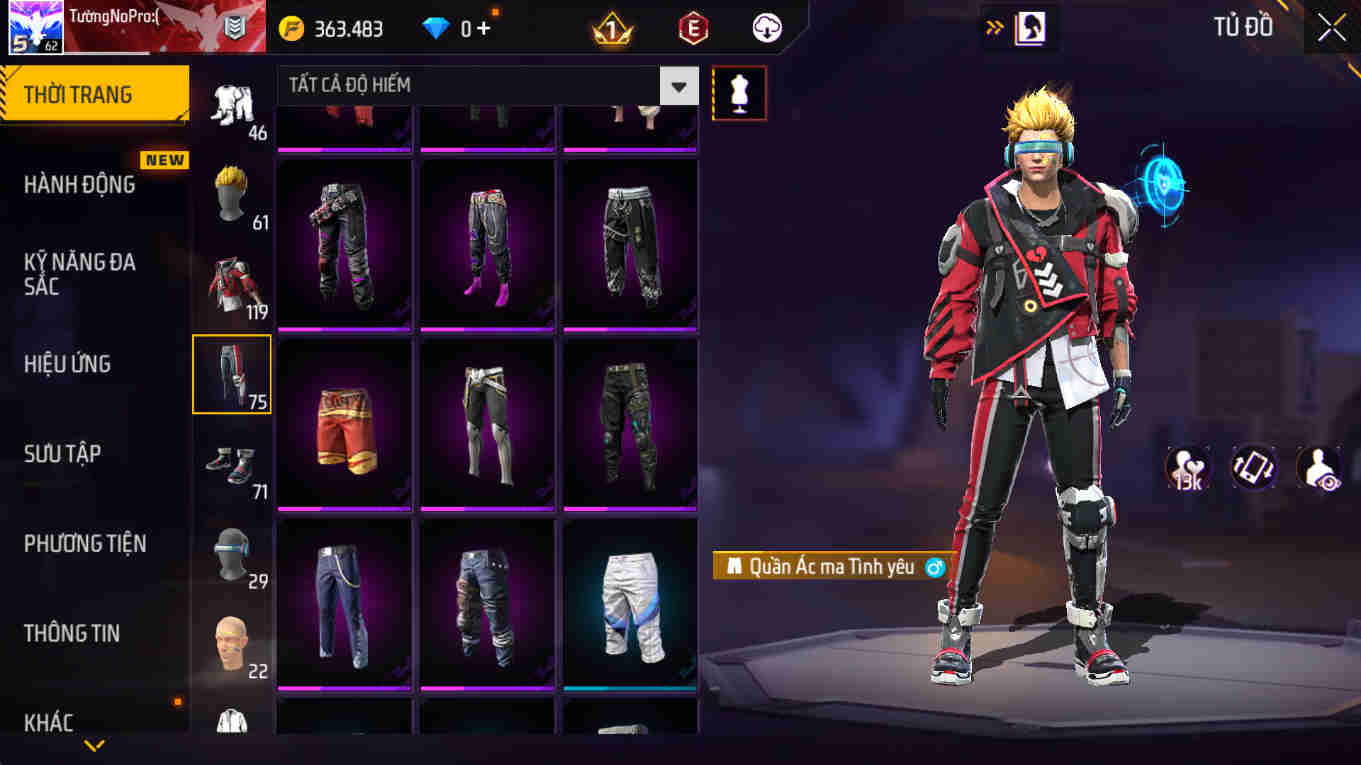Open character preview with the eye icon
This screenshot has width=1361, height=765.
pos(1318,466)
